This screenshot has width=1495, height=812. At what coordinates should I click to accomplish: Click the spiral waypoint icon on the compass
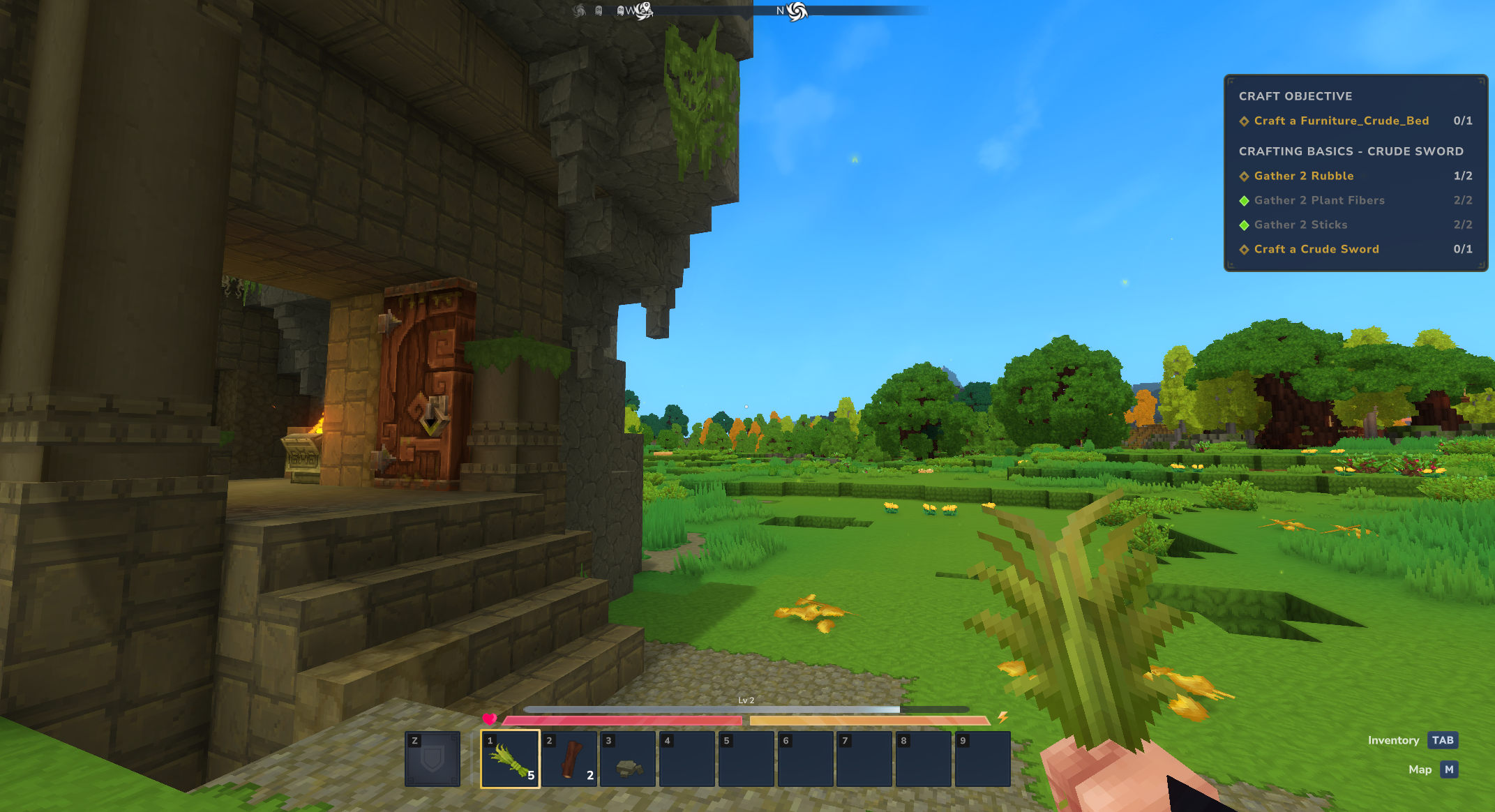(795, 11)
